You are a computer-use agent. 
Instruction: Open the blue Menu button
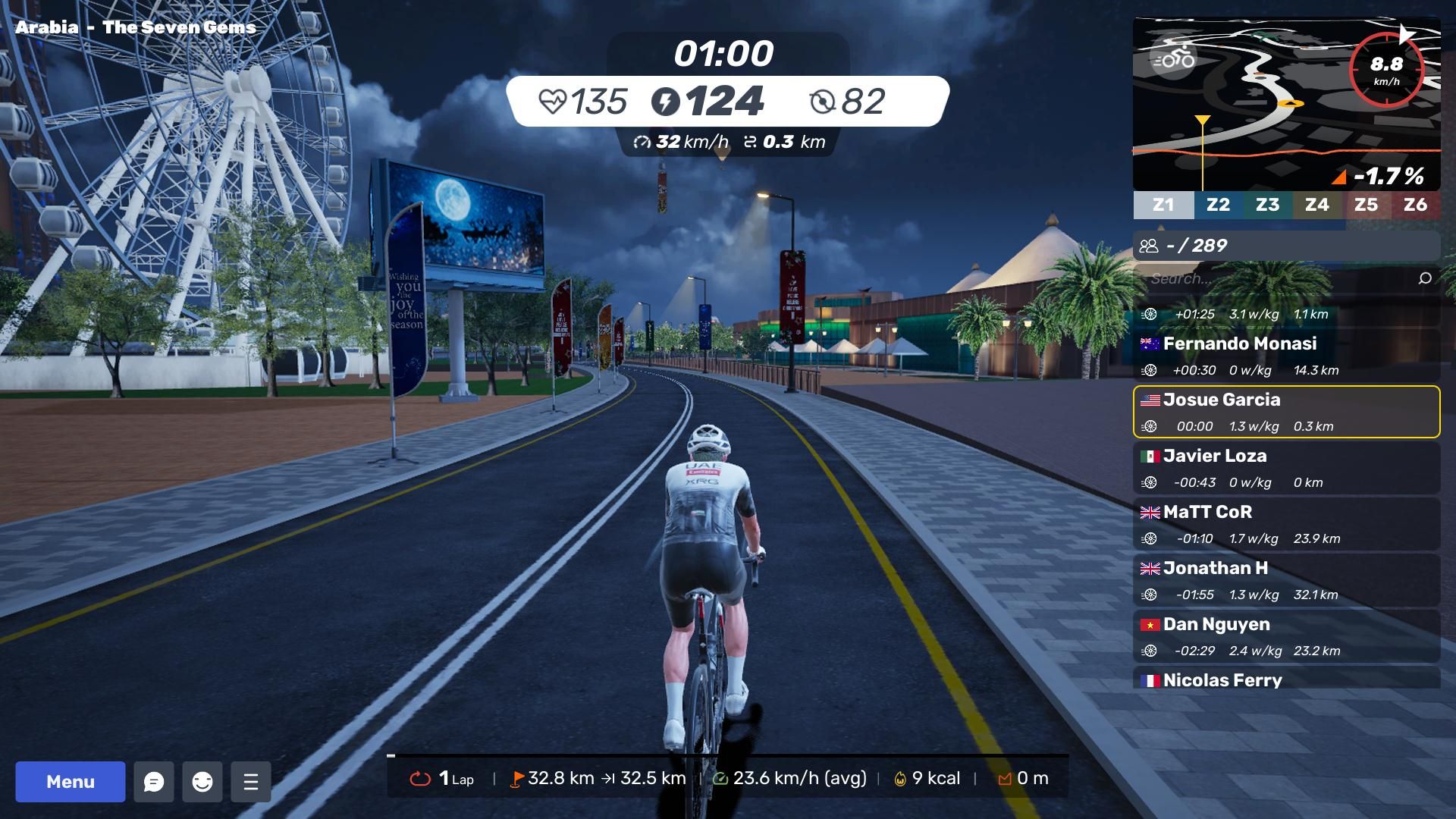coord(71,782)
